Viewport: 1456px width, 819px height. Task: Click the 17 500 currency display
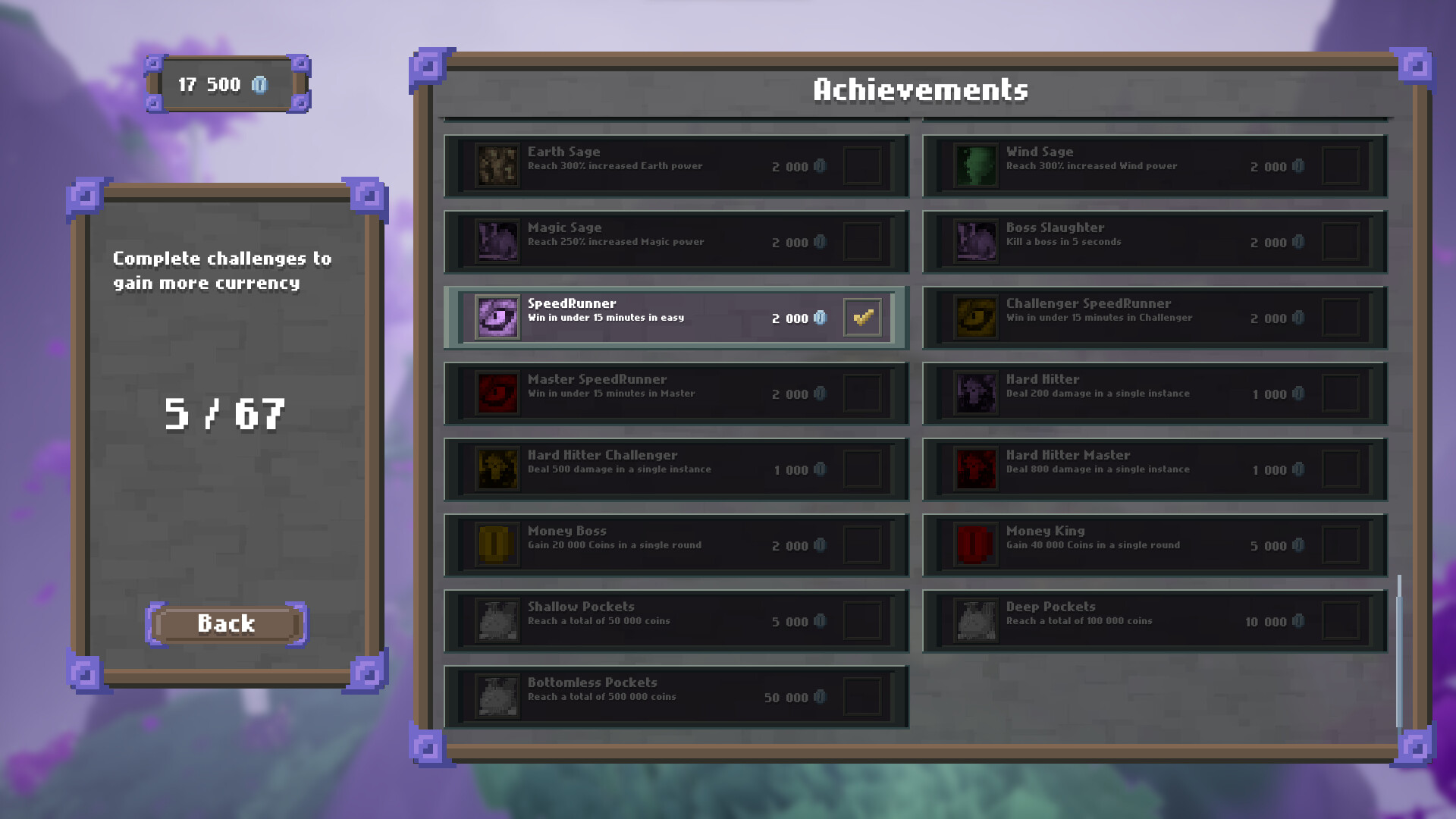pyautogui.click(x=225, y=84)
